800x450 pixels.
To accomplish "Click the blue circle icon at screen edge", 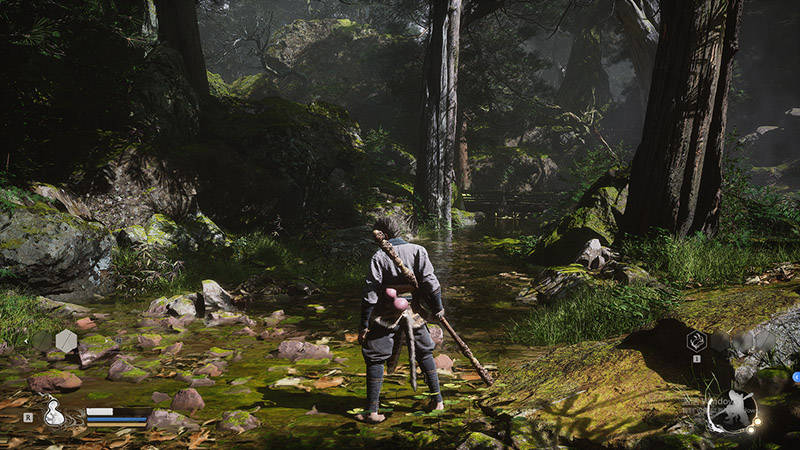I will [796, 376].
